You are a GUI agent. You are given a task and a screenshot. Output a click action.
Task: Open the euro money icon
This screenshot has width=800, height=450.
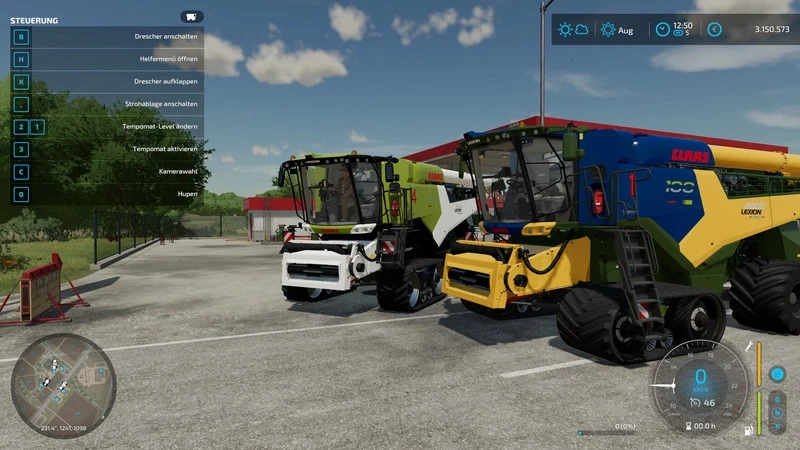tap(714, 30)
